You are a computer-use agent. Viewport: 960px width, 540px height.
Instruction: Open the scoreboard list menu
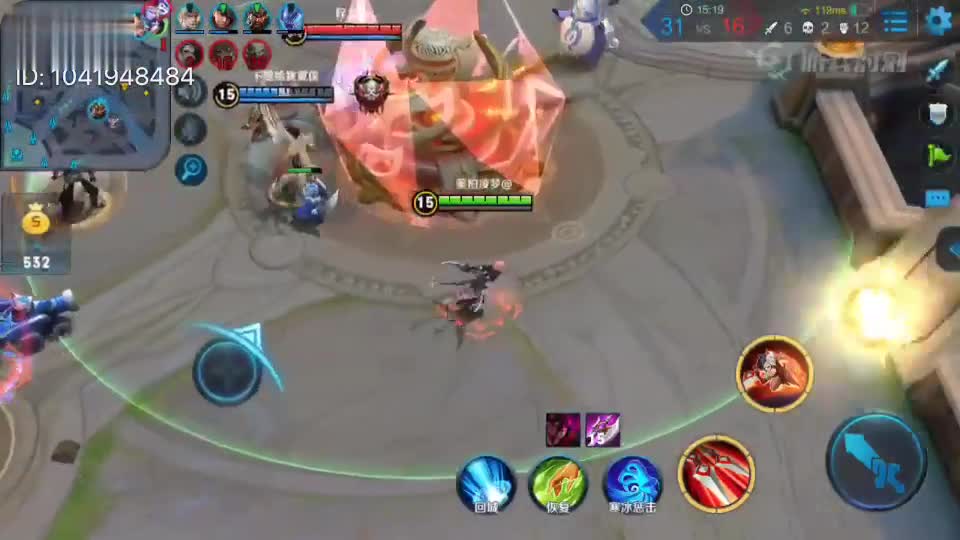(x=895, y=20)
